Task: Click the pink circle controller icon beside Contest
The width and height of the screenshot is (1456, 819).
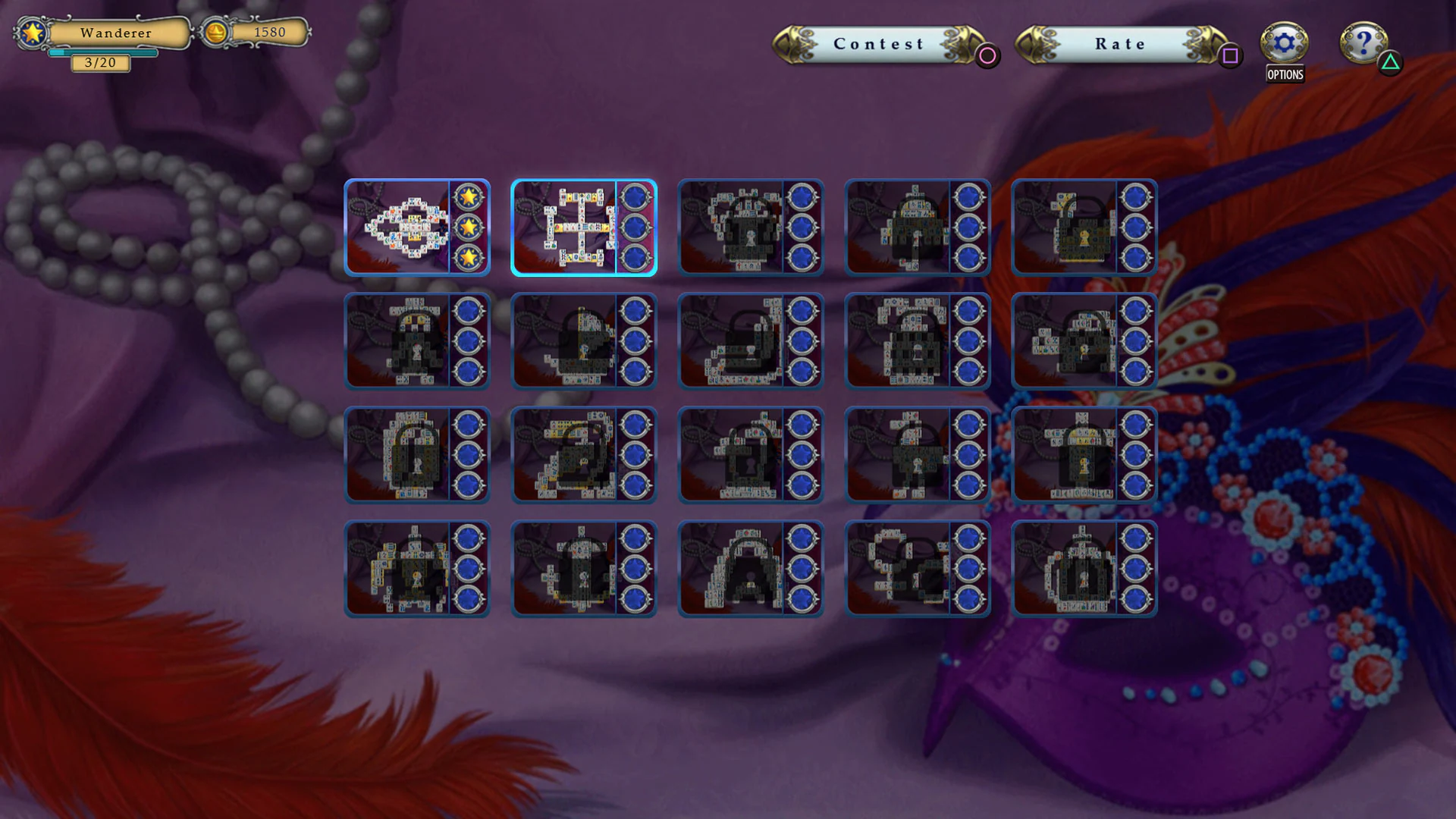Action: [x=987, y=55]
